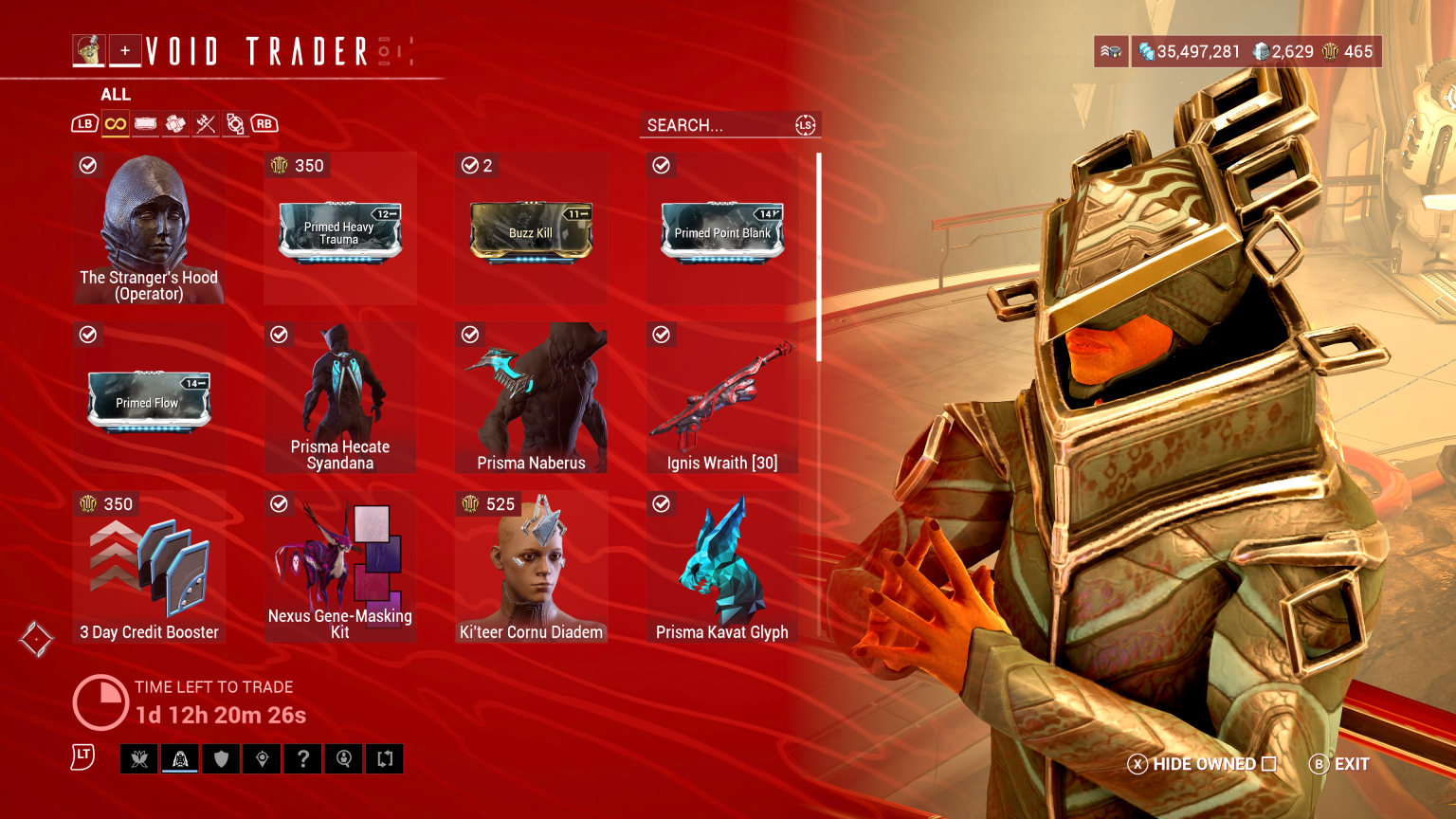The width and height of the screenshot is (1456, 819).
Task: Click owned checkmark on Primed Flow
Action: point(88,335)
